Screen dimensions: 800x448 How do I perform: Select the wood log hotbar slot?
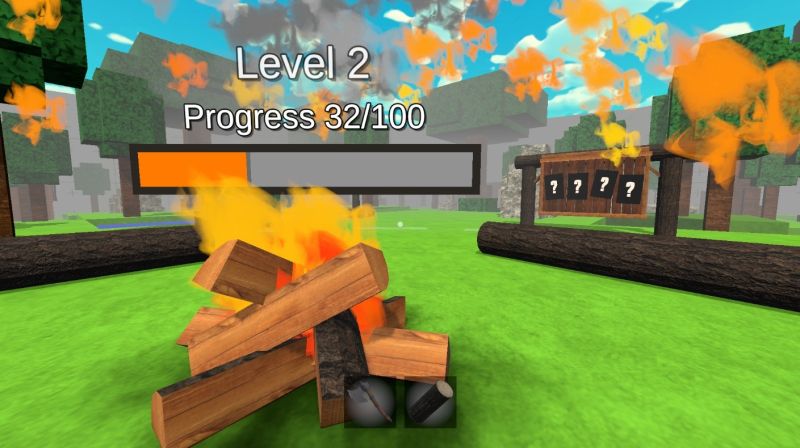tap(431, 402)
